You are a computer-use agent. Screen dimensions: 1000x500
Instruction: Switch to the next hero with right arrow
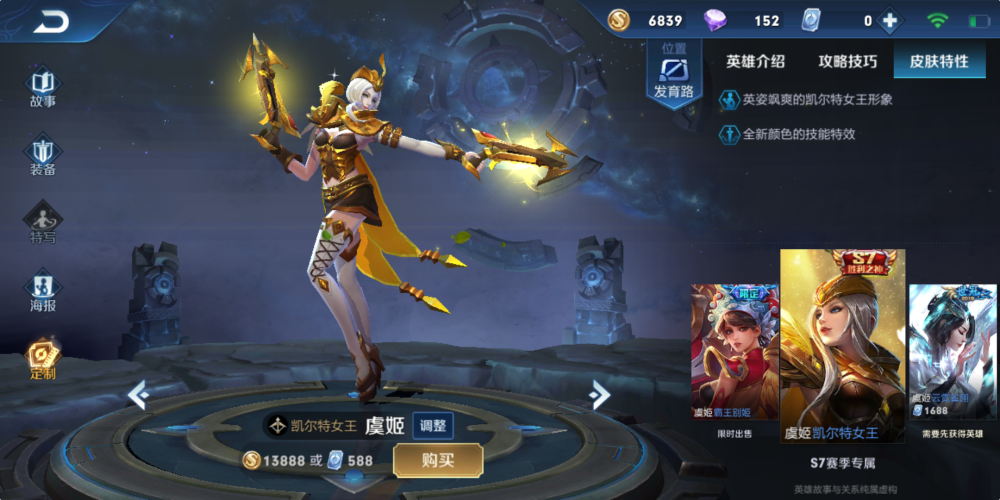pyautogui.click(x=600, y=395)
